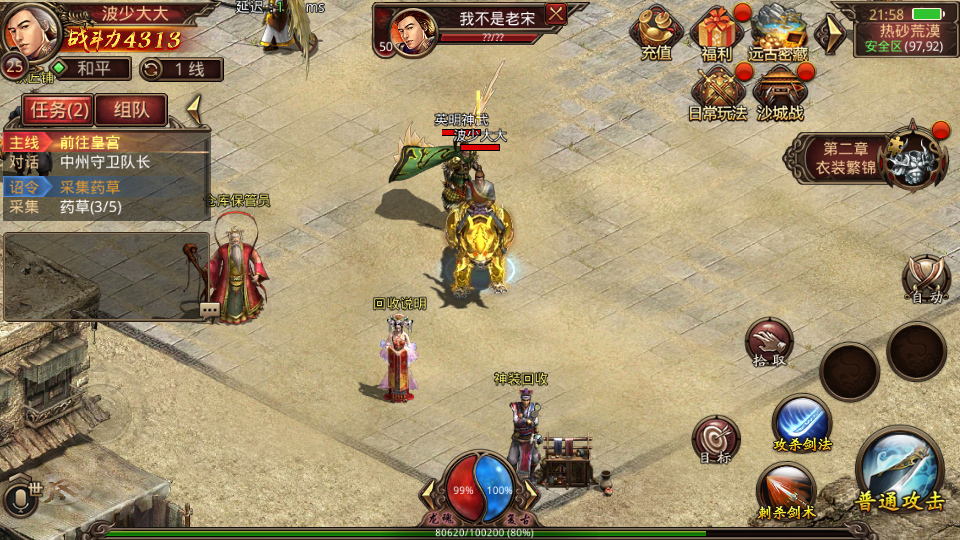Tap the 目标 target button
960x540 pixels.
716,438
